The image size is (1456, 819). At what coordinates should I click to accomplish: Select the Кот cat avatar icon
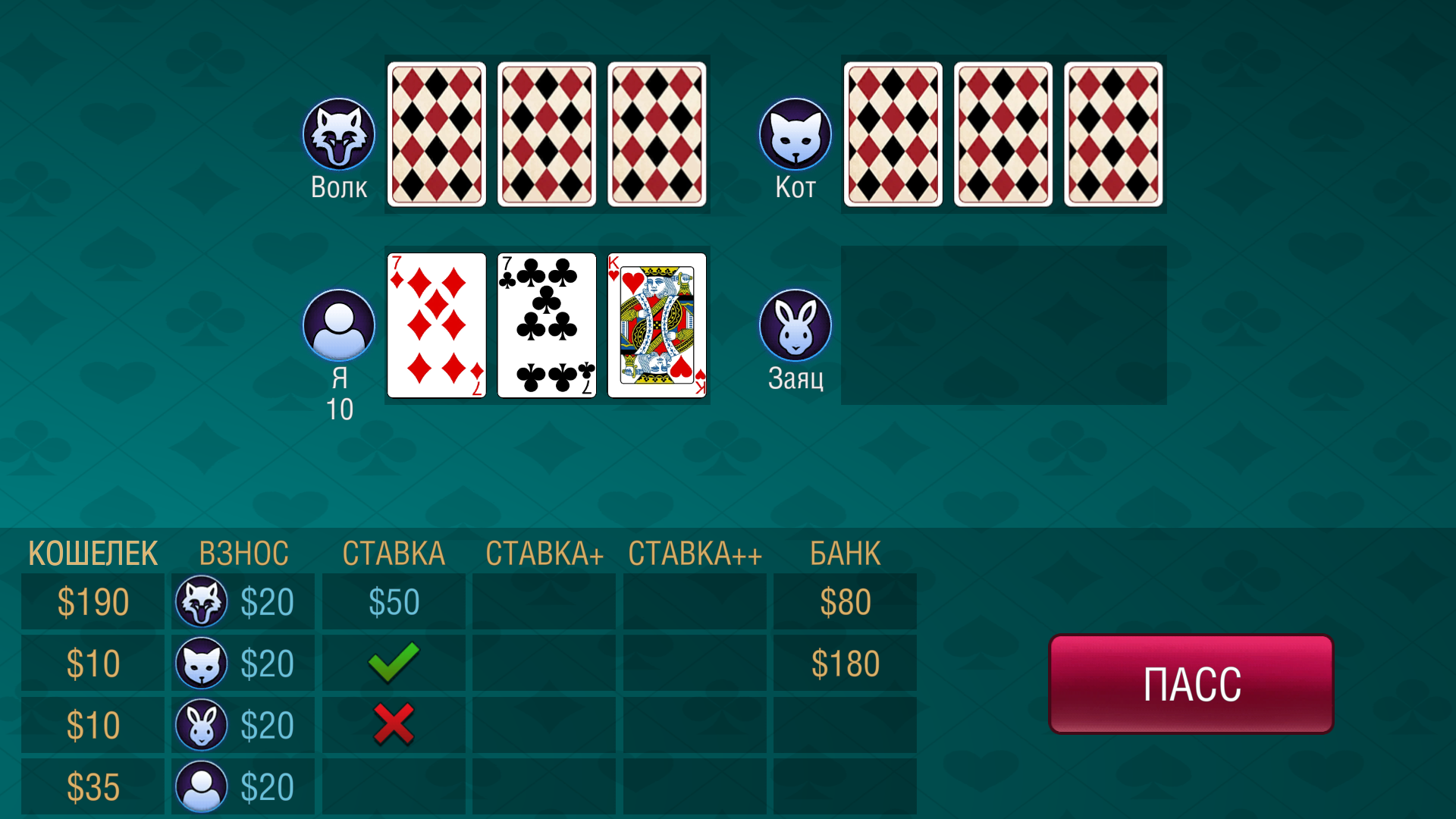click(795, 133)
